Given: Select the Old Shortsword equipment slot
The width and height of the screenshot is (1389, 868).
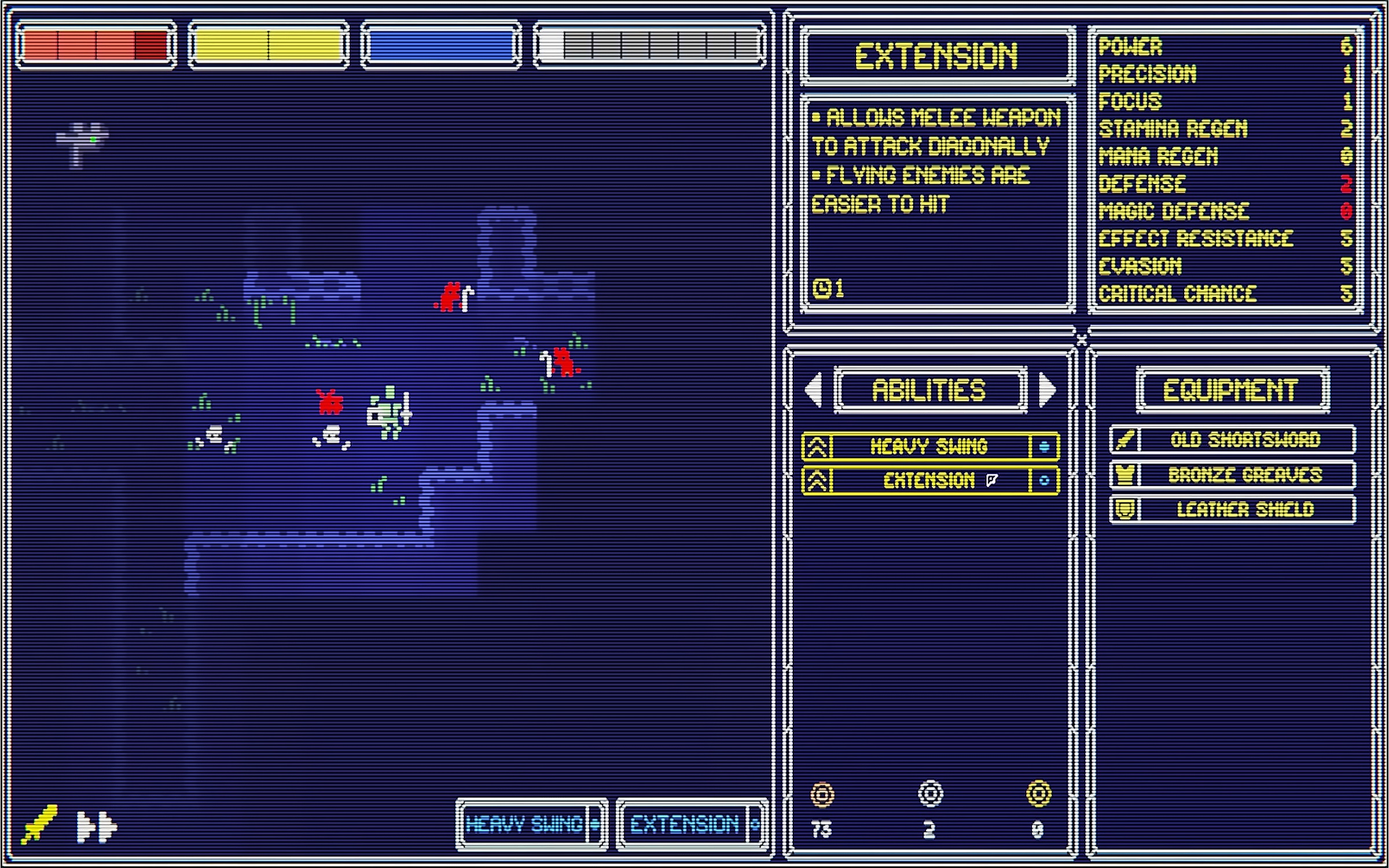Looking at the screenshot, I should click(x=1233, y=440).
